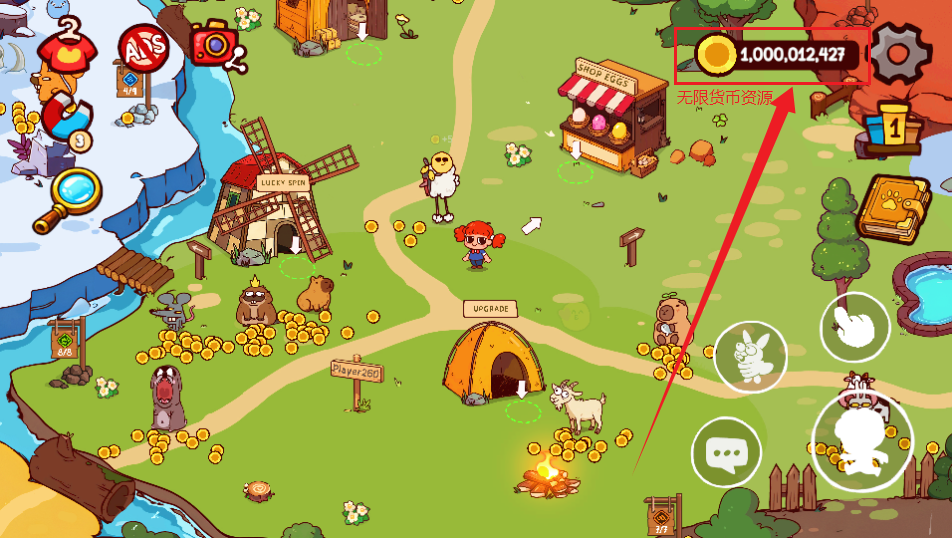This screenshot has height=538, width=952.
Task: Tap the no-ads removal icon
Action: pyautogui.click(x=143, y=46)
